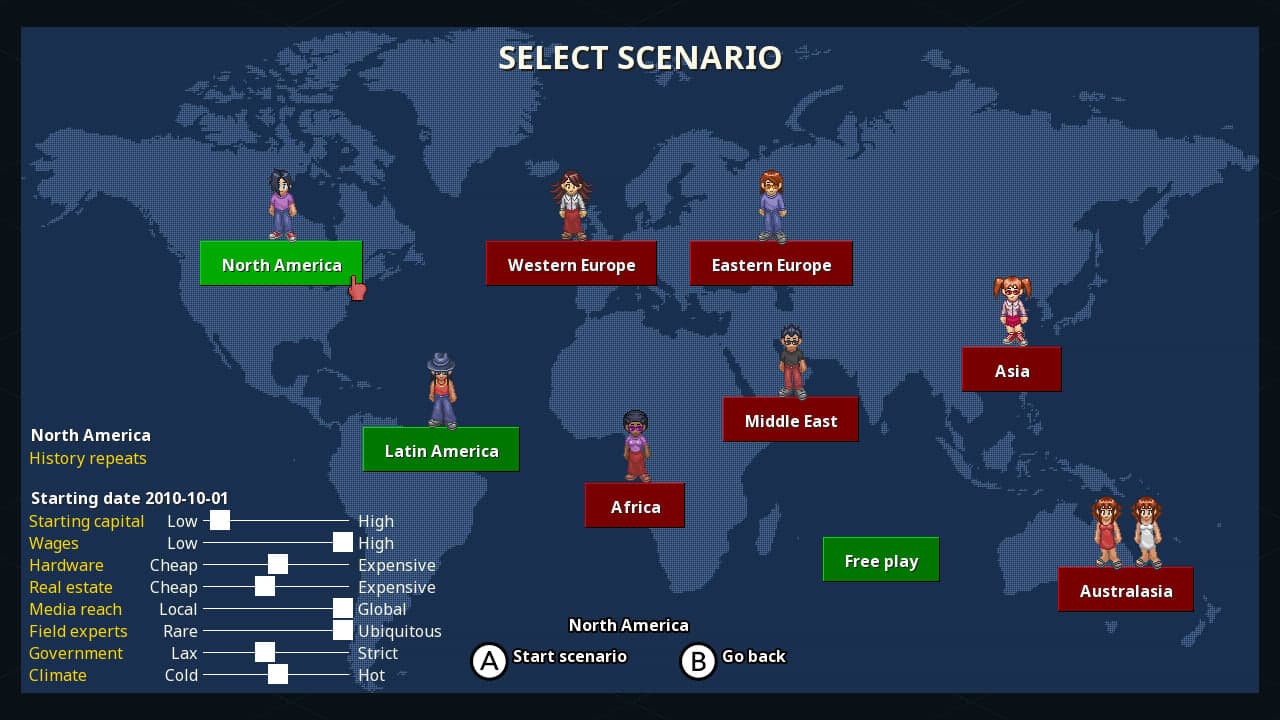Viewport: 1280px width, 720px height.
Task: Open the Middle East scenario
Action: [790, 419]
